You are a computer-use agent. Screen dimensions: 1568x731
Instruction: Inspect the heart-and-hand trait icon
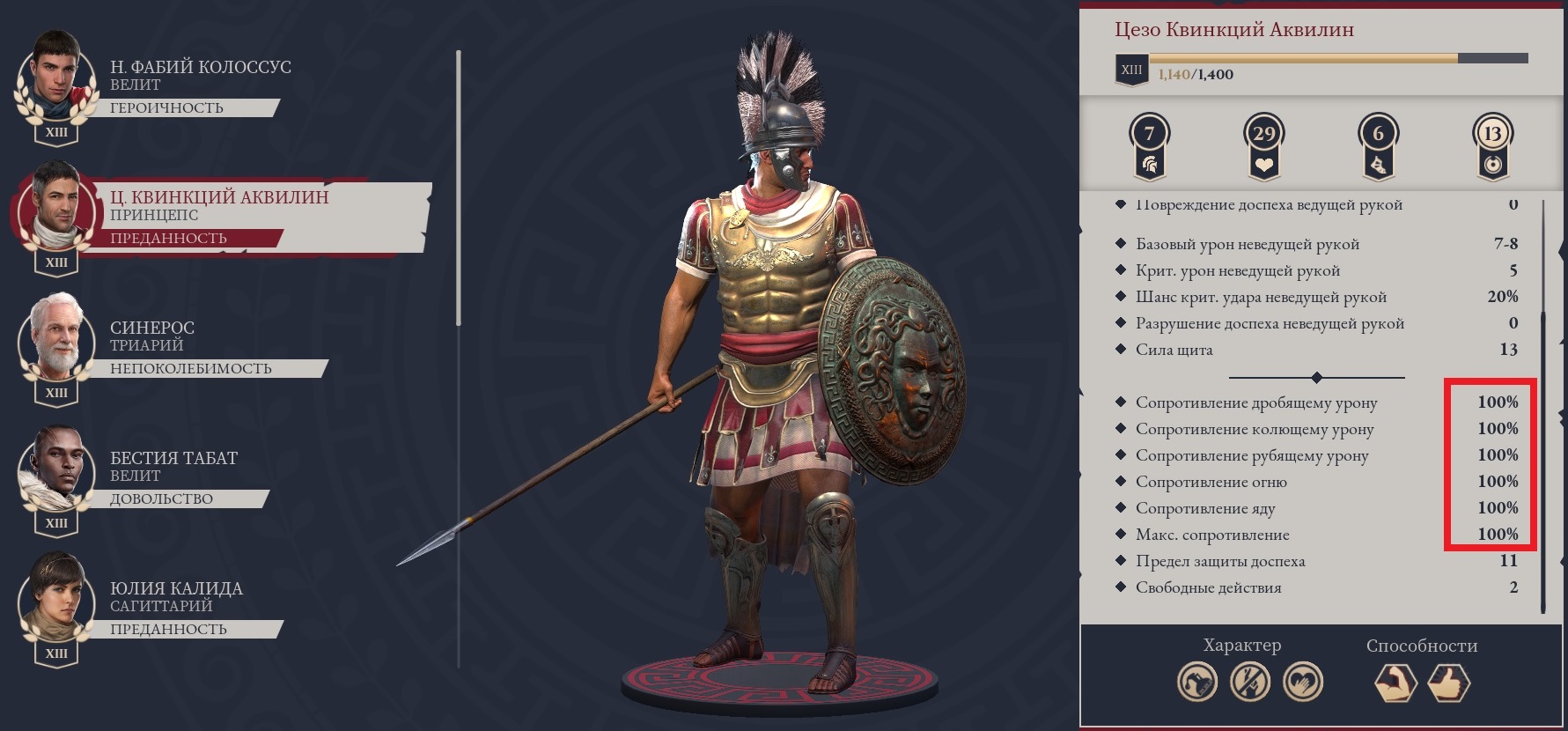tap(1303, 683)
